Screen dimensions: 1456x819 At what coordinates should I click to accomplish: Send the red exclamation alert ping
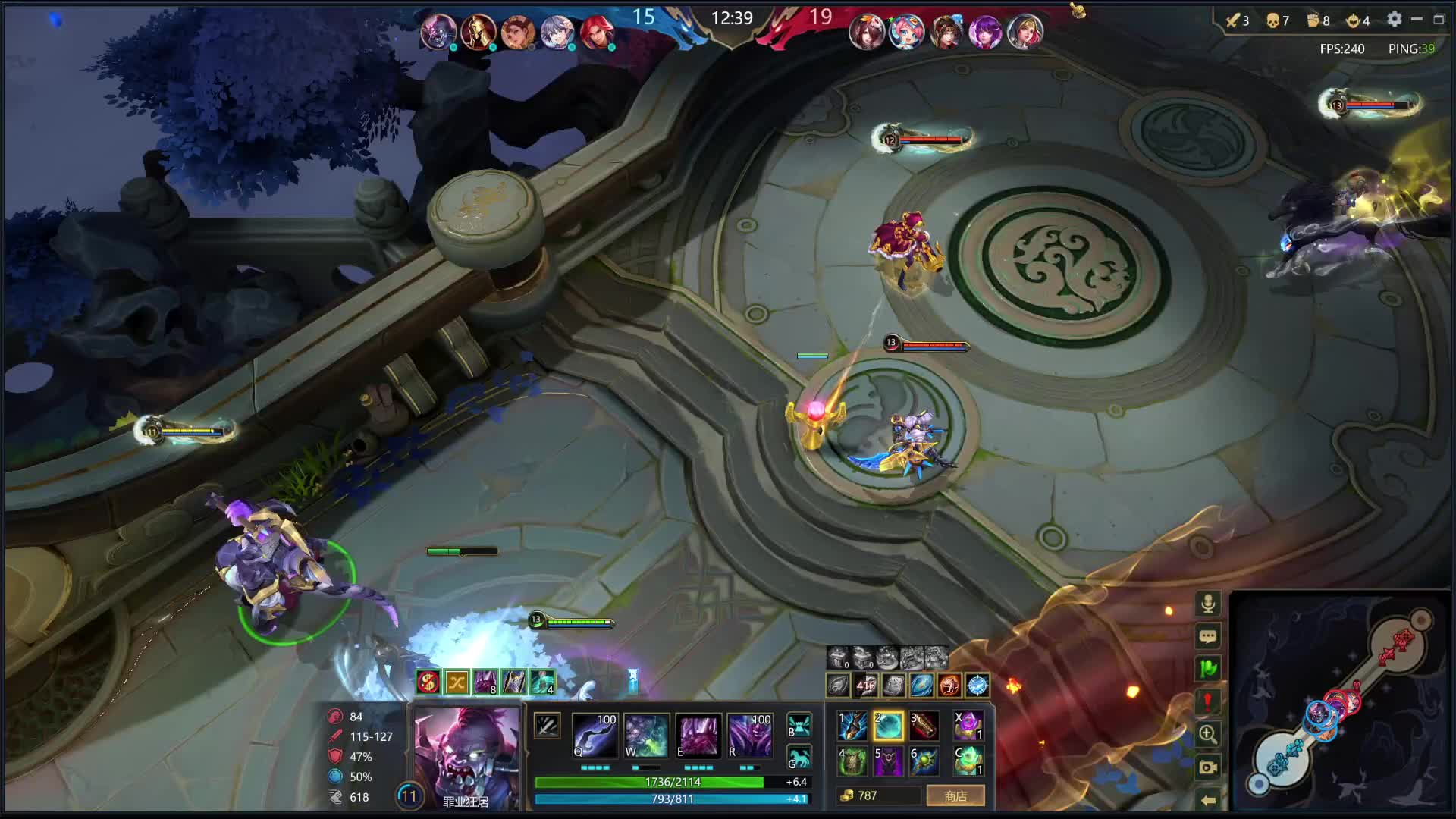point(1208,701)
